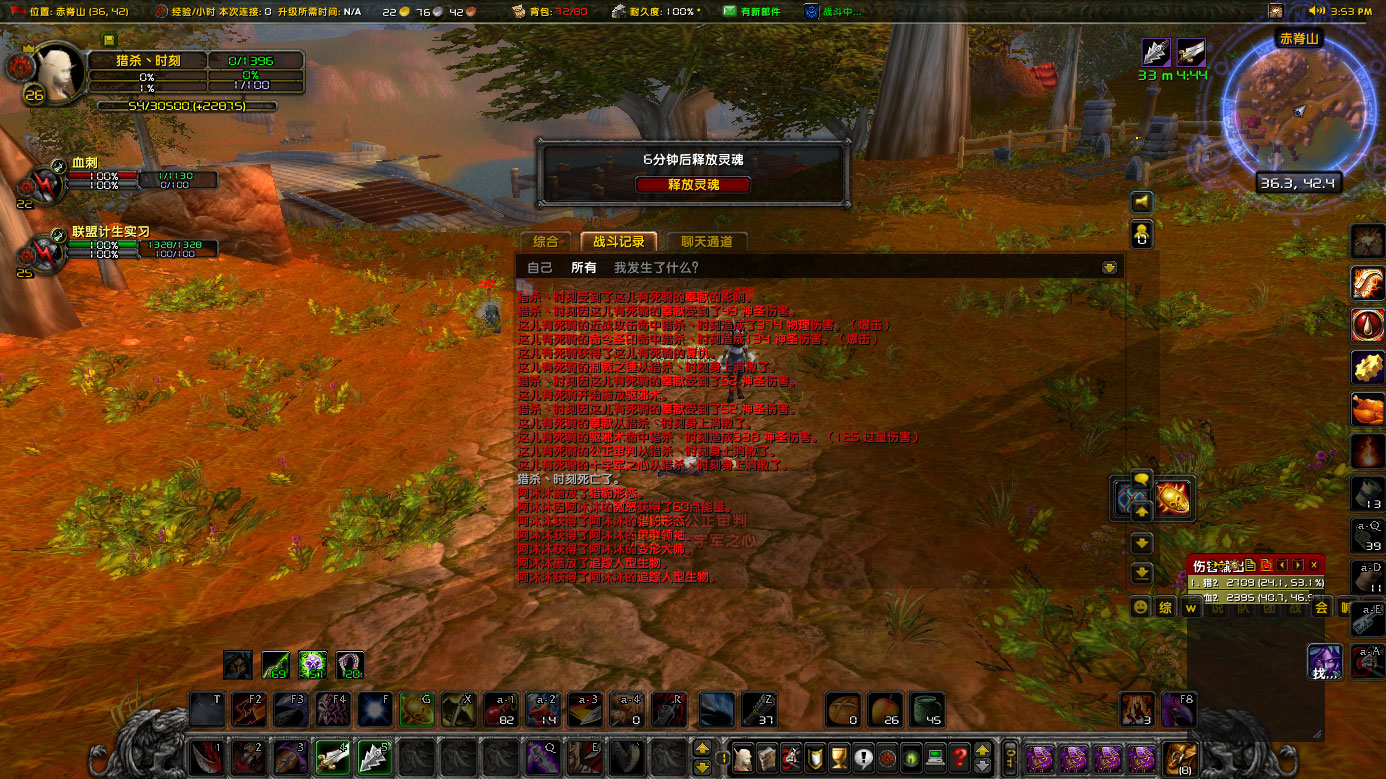The height and width of the screenshot is (779, 1386).
Task: Click the 释放灵魂 release spirit button
Action: [x=694, y=184]
